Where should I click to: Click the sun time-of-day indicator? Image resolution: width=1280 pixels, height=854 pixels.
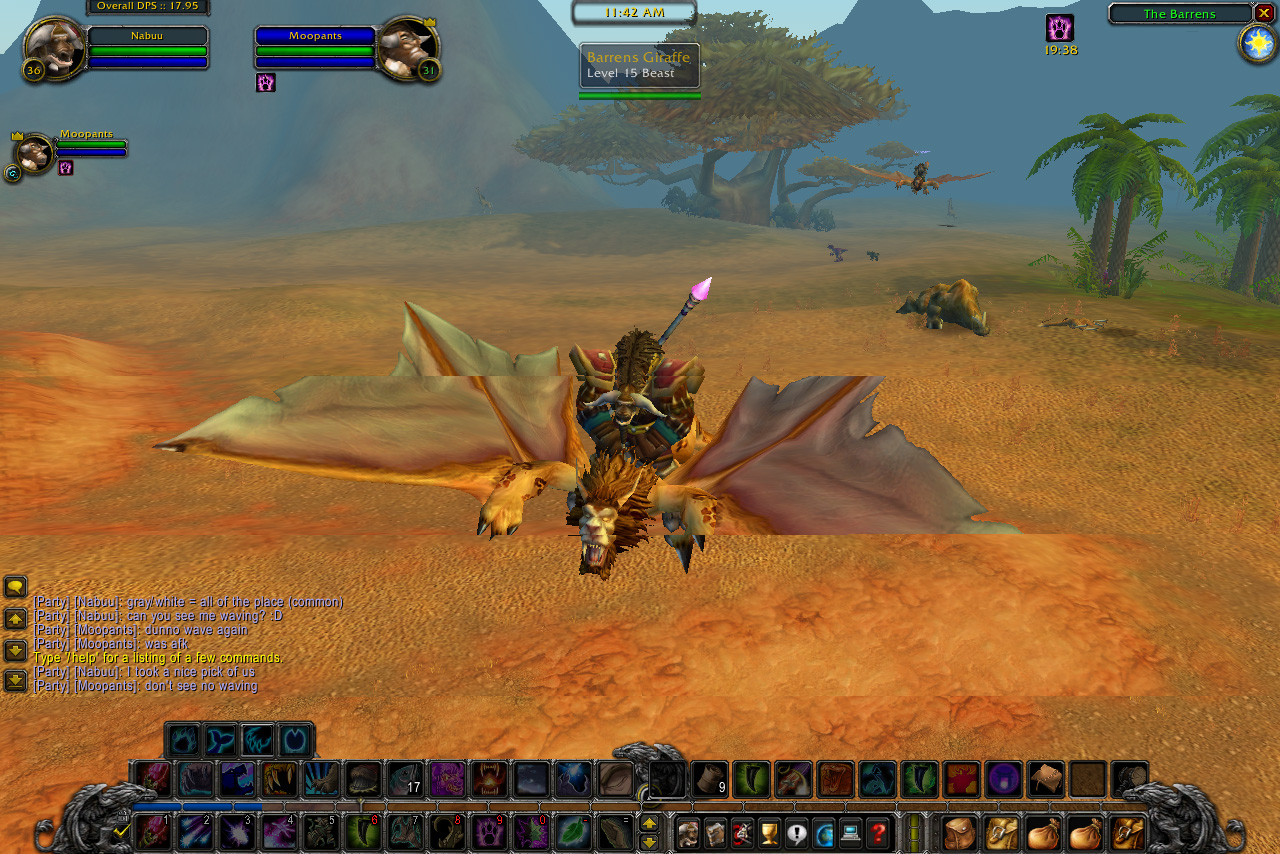pos(1257,43)
